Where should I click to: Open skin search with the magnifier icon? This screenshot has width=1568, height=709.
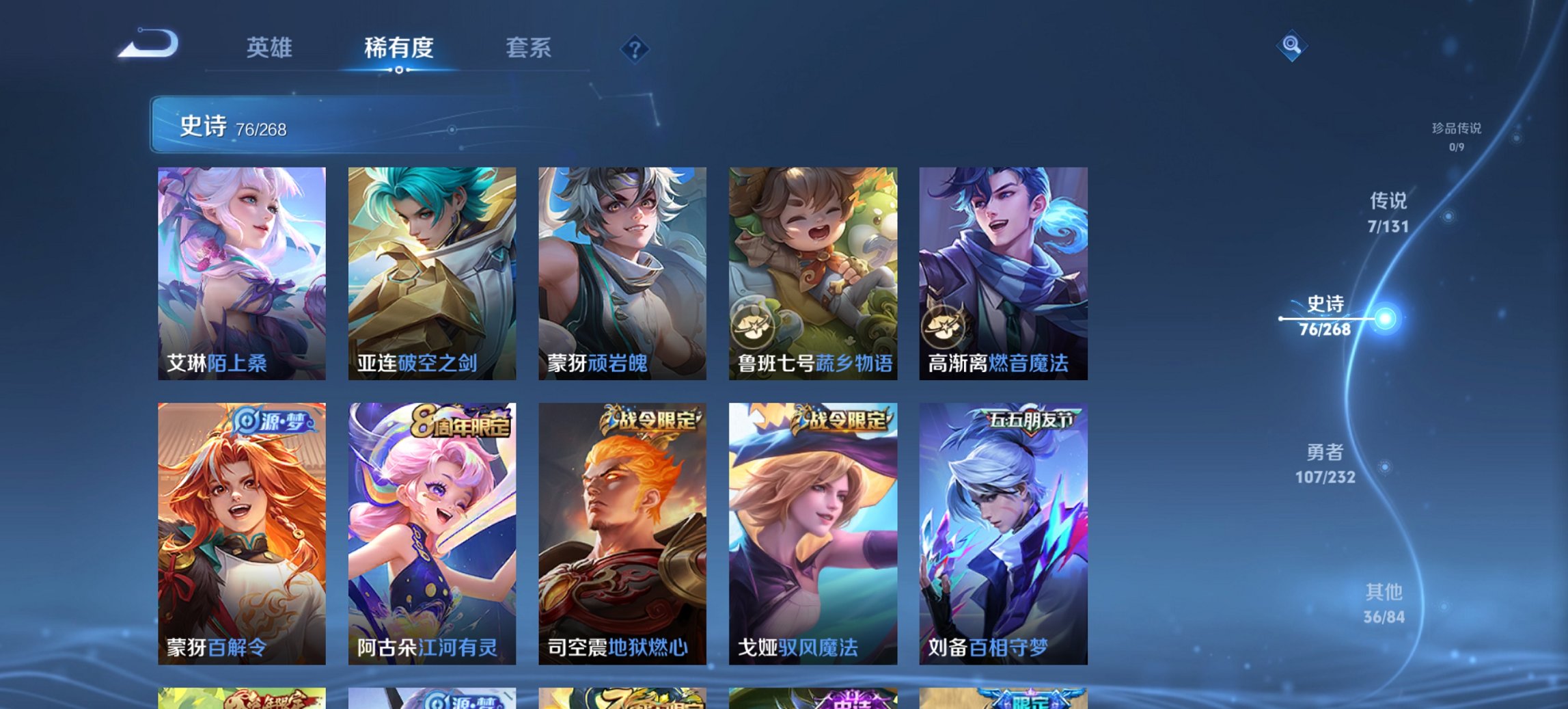click(x=1290, y=46)
